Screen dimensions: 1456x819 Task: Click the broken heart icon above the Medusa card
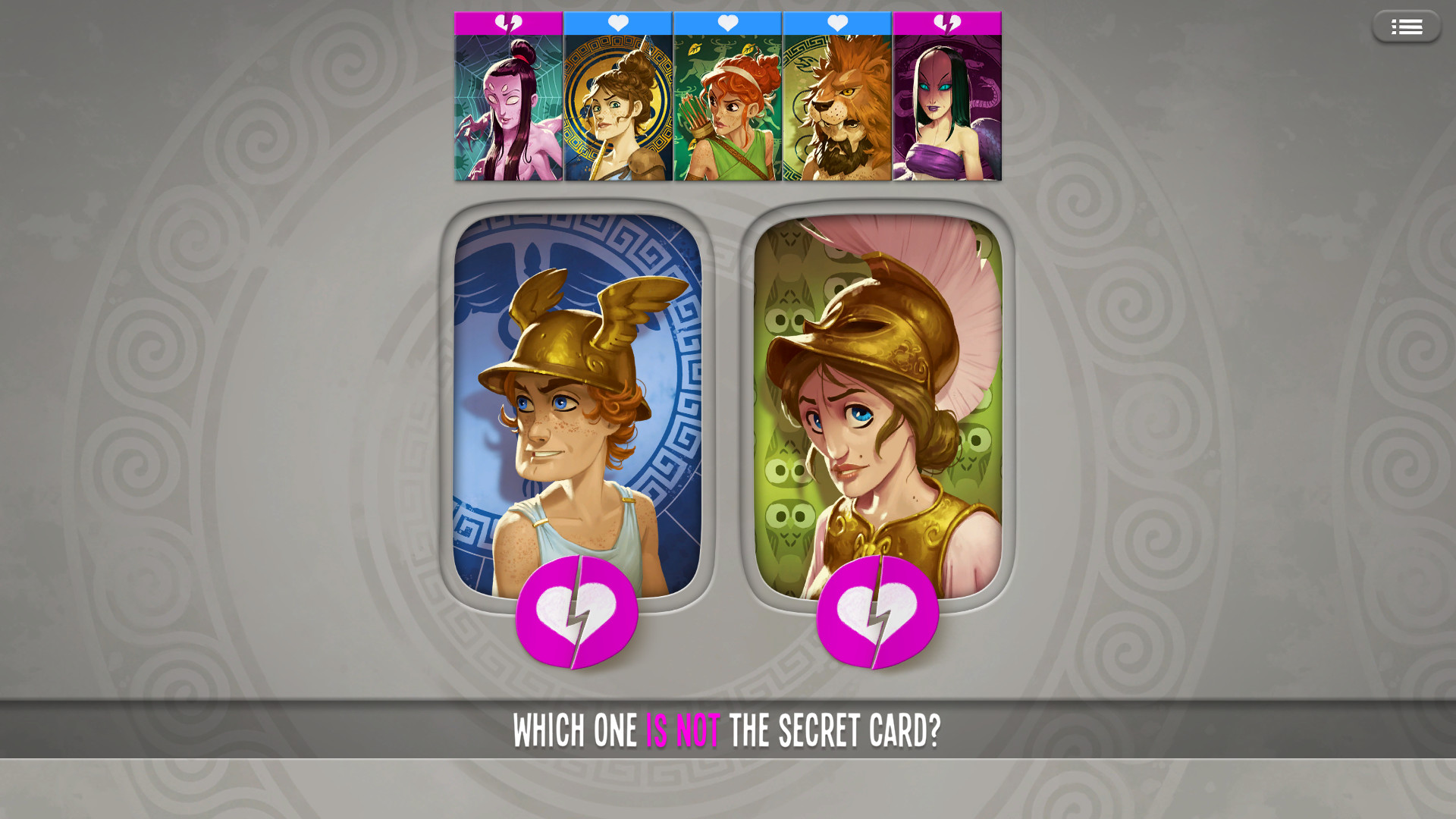(x=946, y=24)
